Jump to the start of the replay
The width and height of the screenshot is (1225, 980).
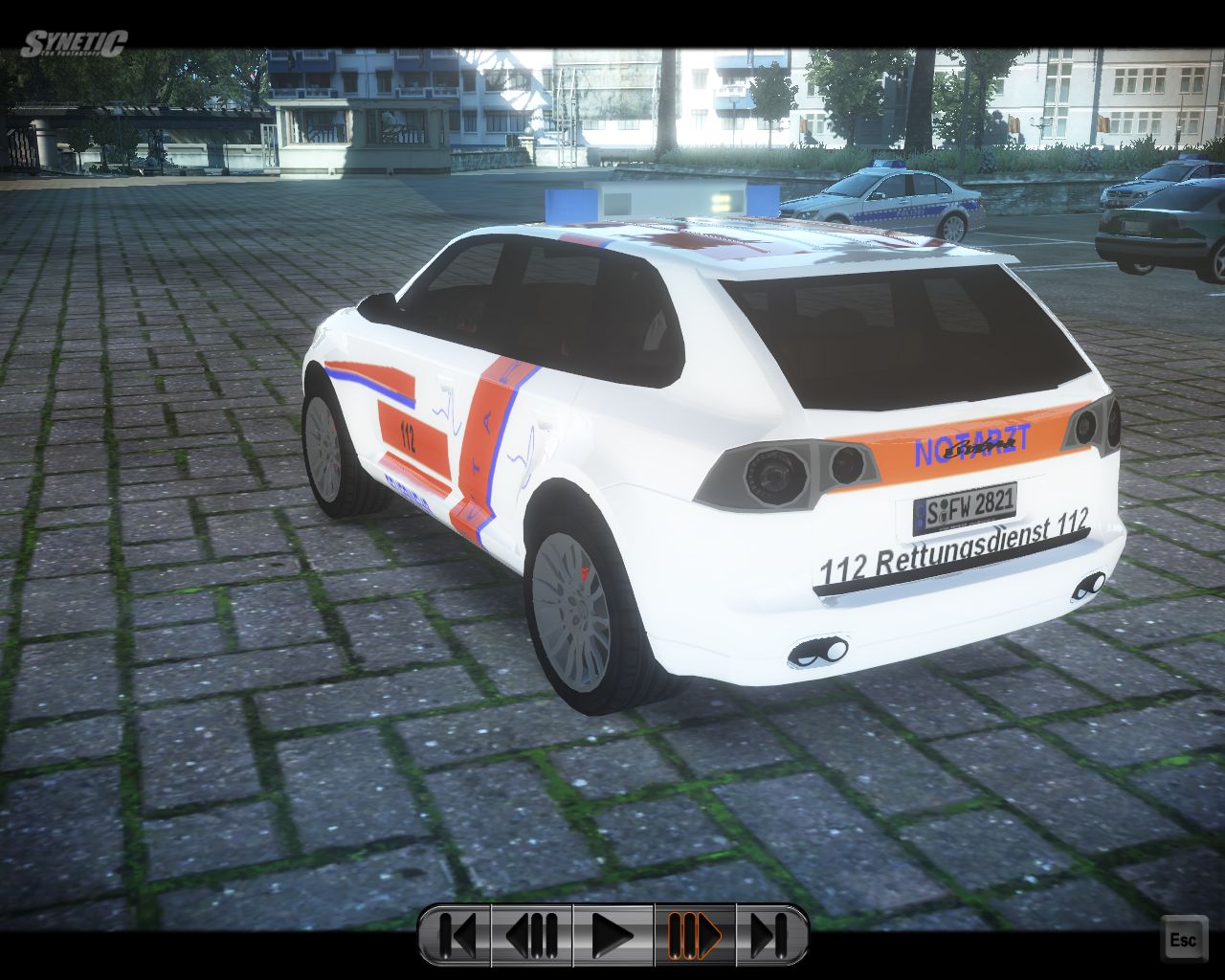coord(456,935)
